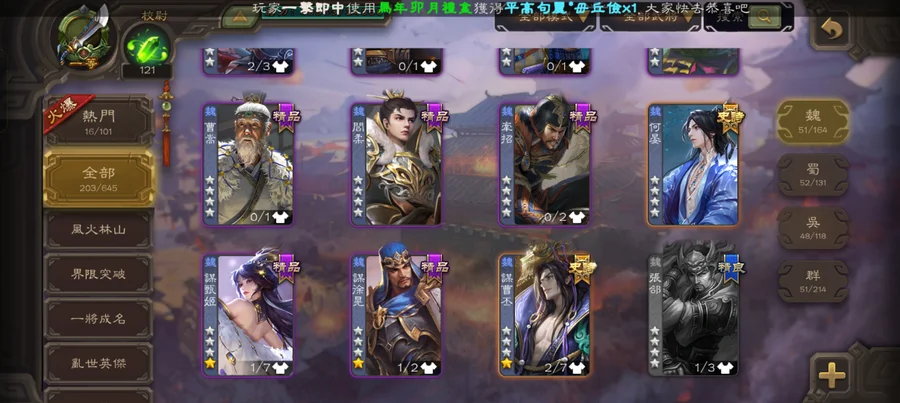Show the 群 faction heroes

[x=813, y=279]
